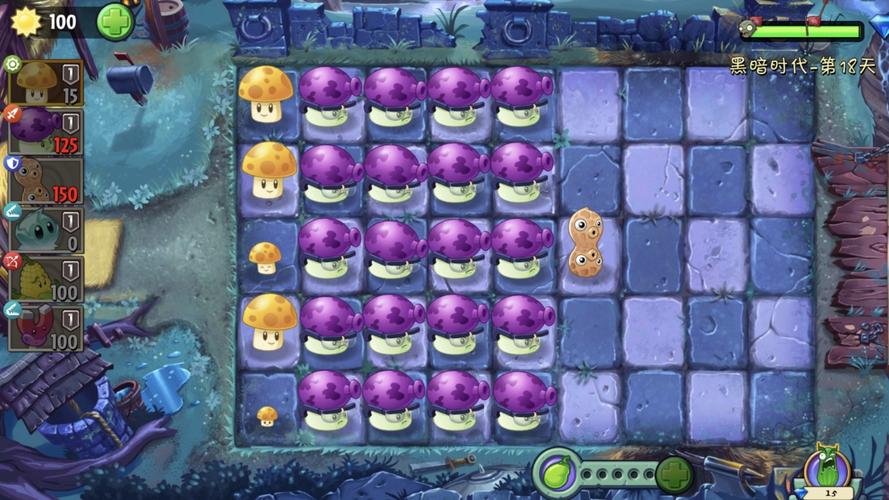Image resolution: width=889 pixels, height=500 pixels.
Task: Tap the green plus button beside the sun counter
Action: click(x=114, y=19)
